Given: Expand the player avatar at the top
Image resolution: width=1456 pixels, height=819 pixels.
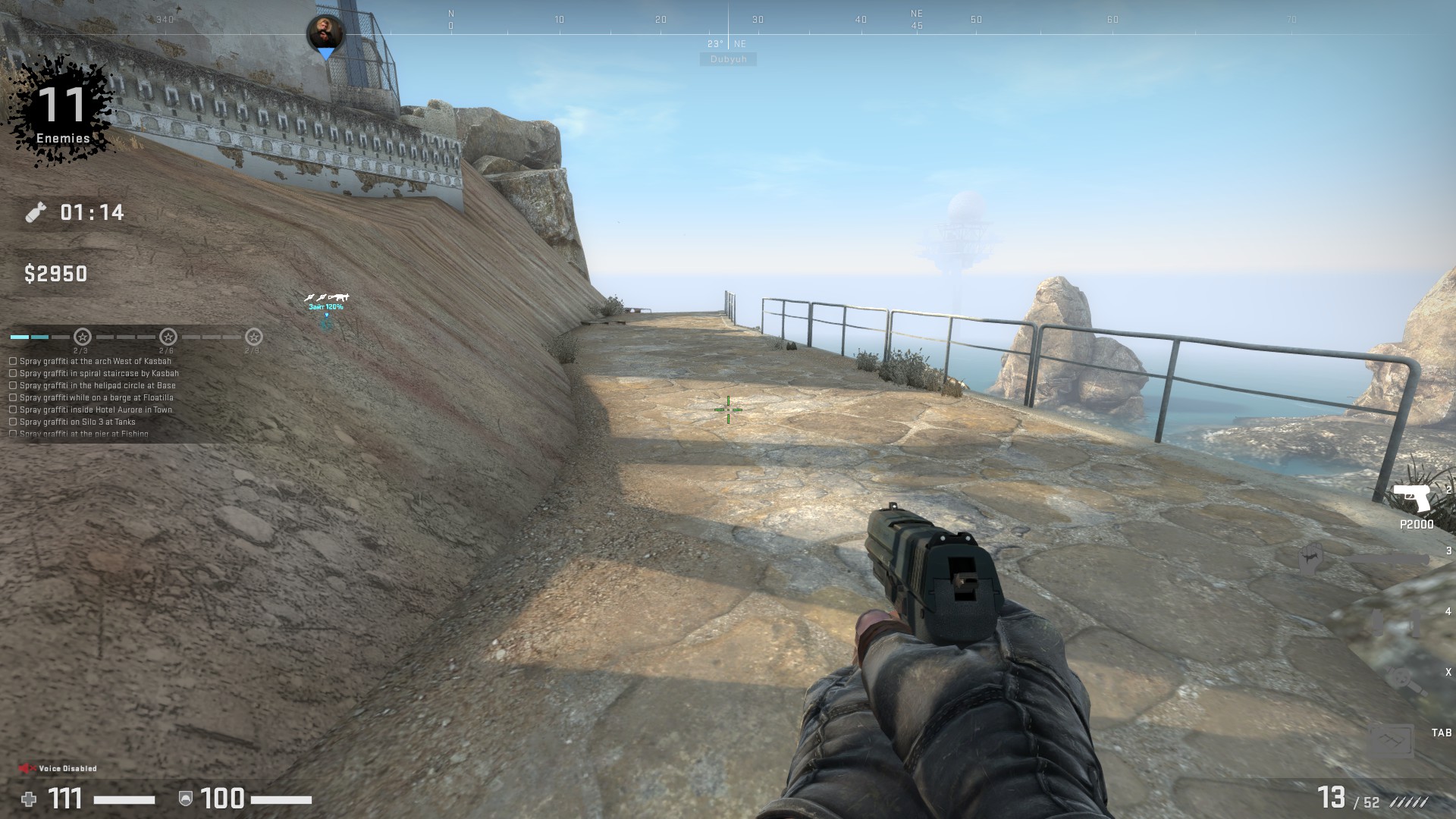Looking at the screenshot, I should coord(326,32).
